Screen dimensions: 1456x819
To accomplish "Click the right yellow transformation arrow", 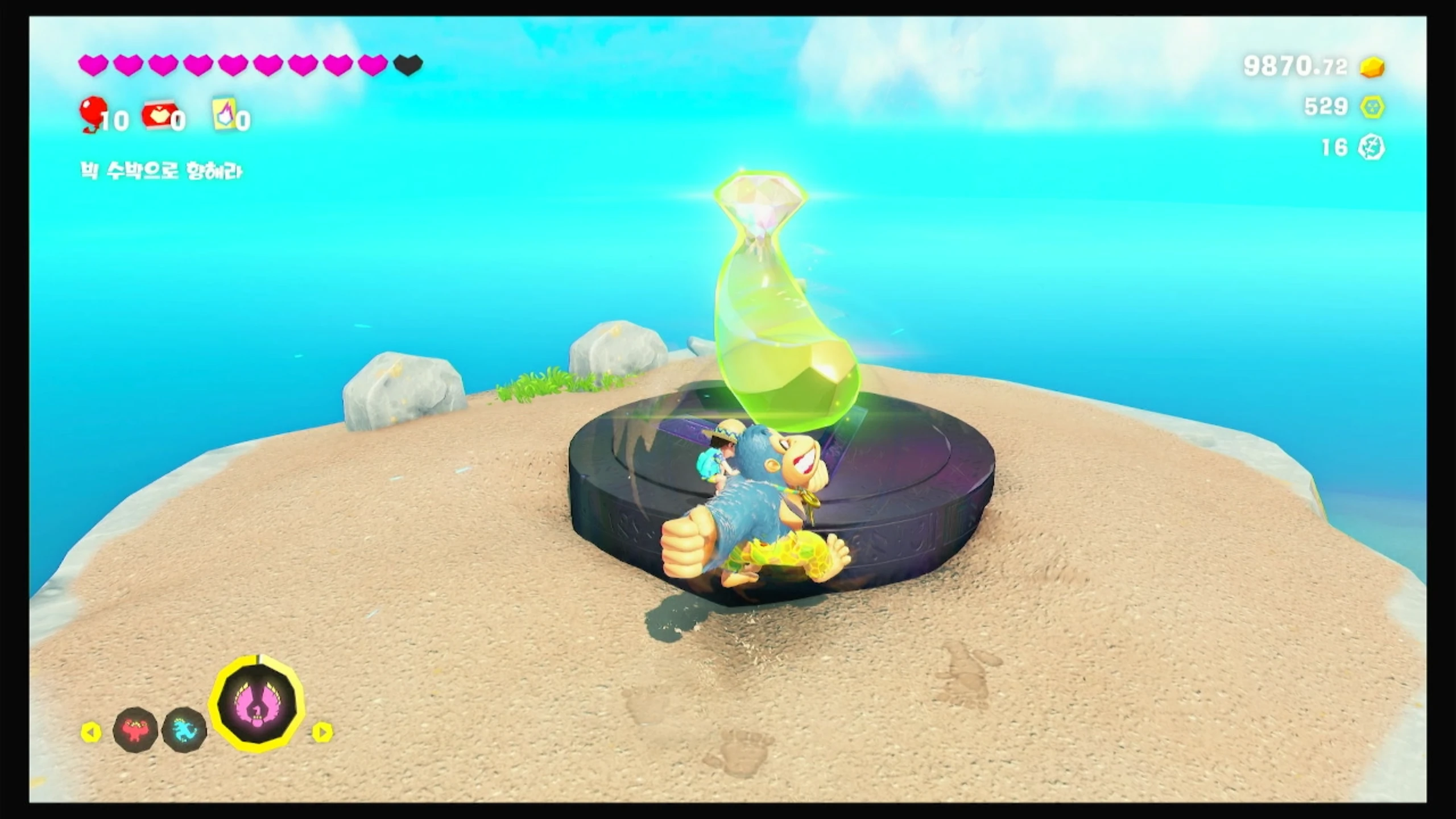I will click(x=322, y=732).
